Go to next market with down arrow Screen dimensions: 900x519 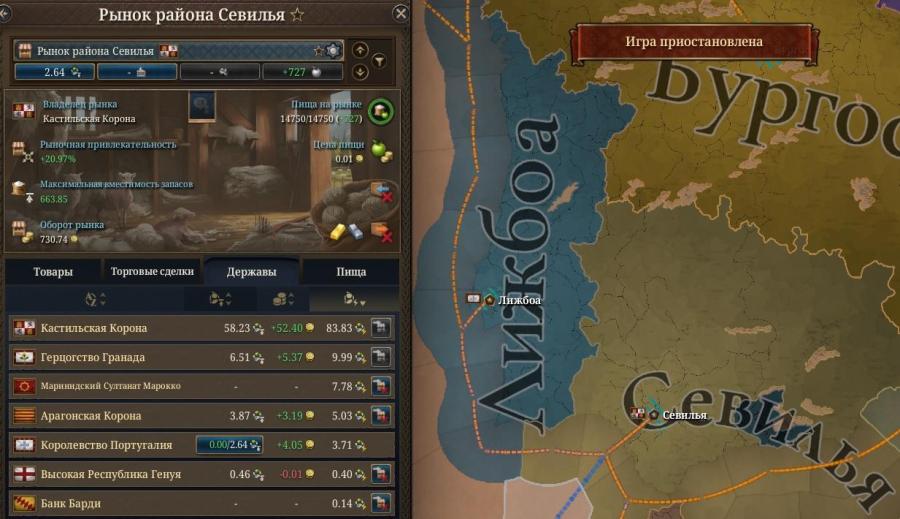360,72
